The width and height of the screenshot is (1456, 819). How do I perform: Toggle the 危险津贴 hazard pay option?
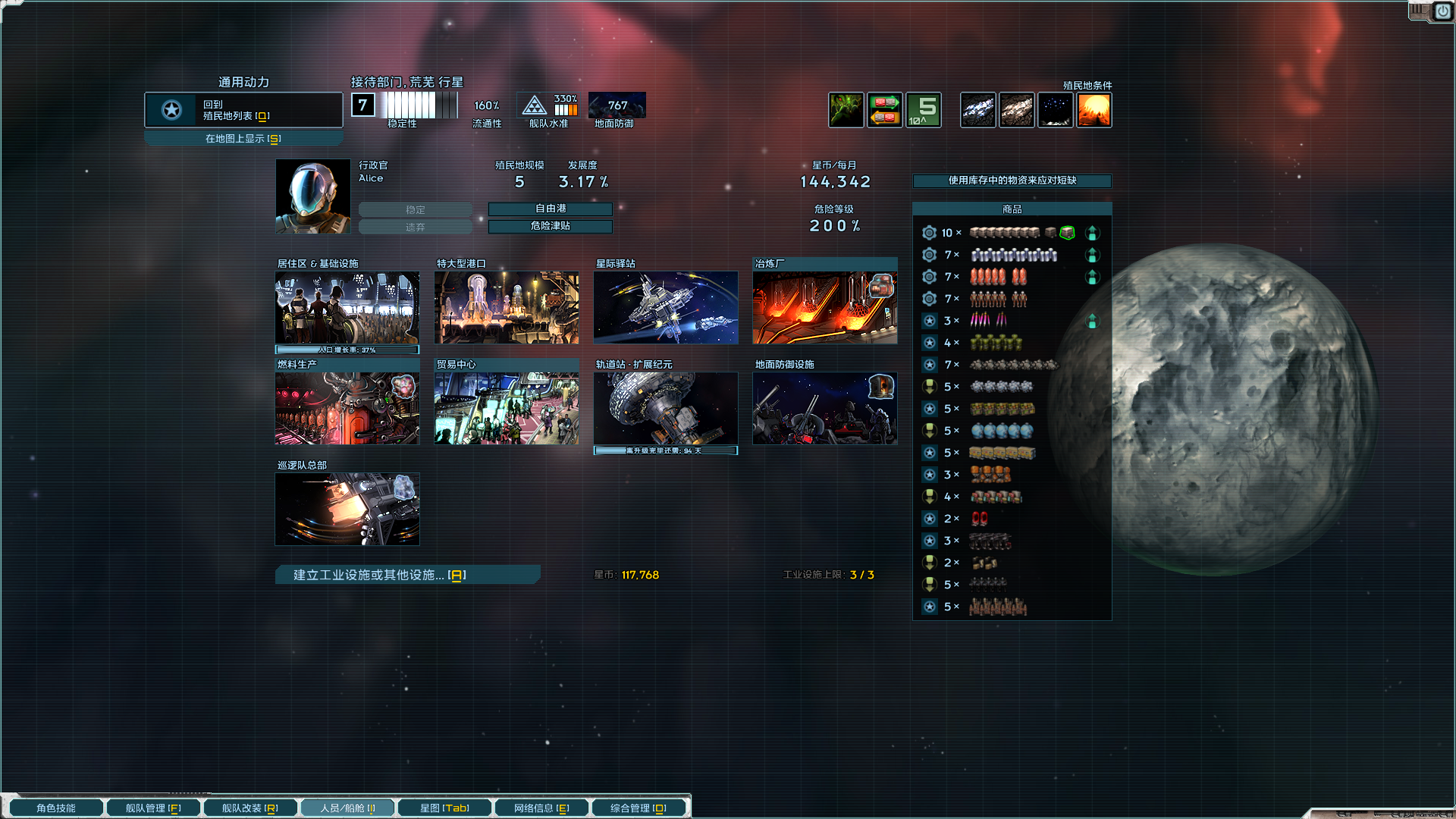click(551, 226)
